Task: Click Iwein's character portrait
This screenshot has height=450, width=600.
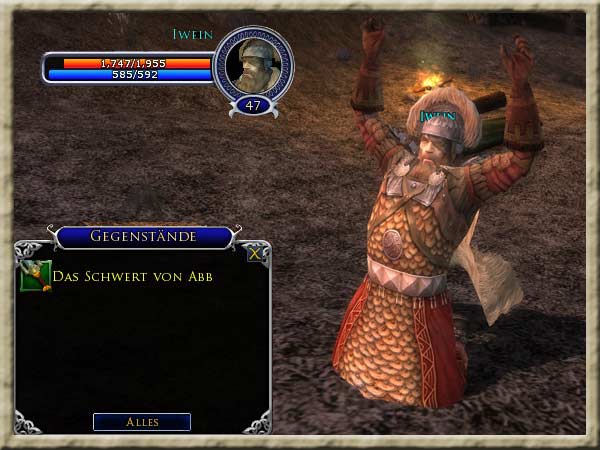Action: [252, 64]
